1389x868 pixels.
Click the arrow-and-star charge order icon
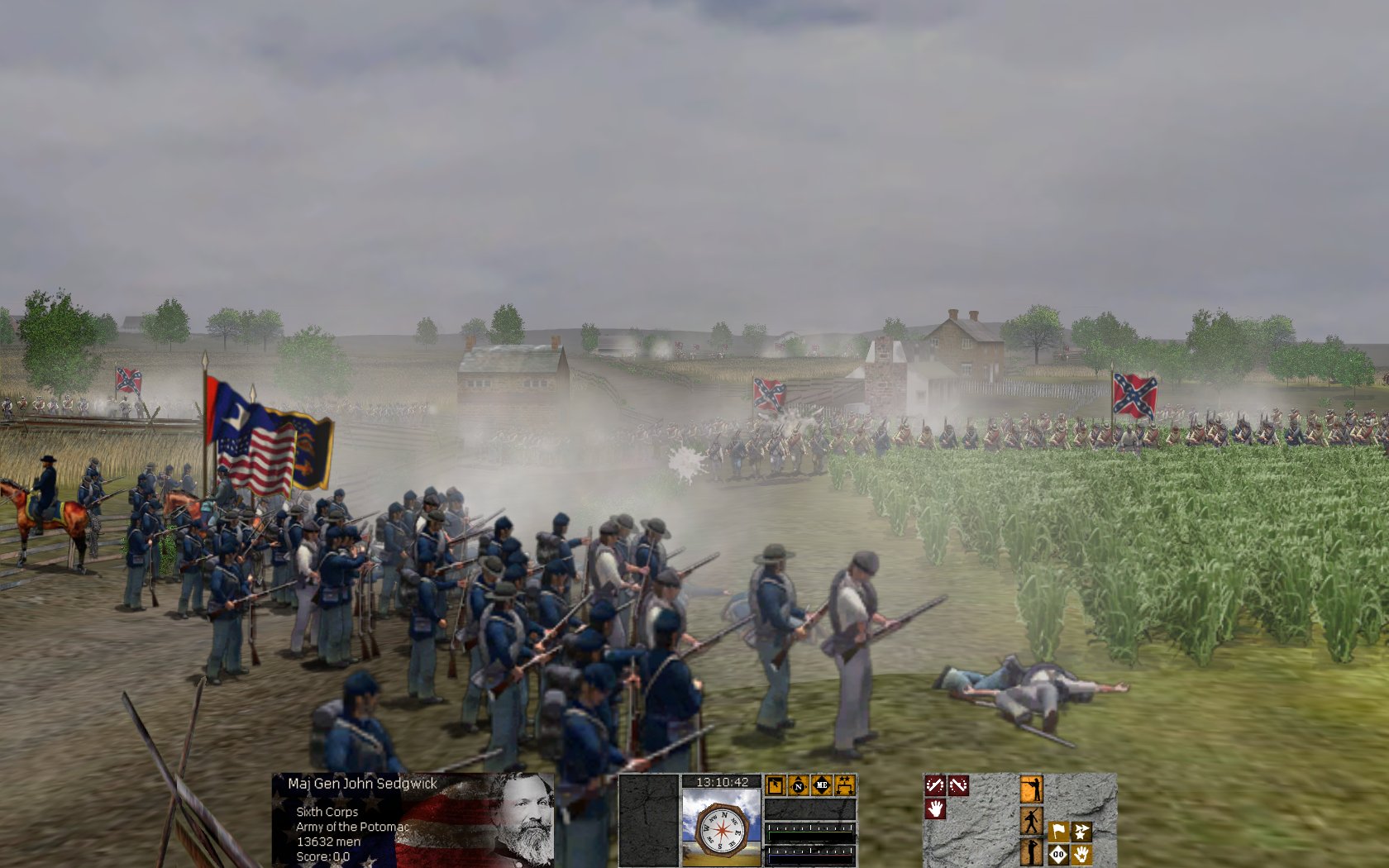click(x=1081, y=831)
